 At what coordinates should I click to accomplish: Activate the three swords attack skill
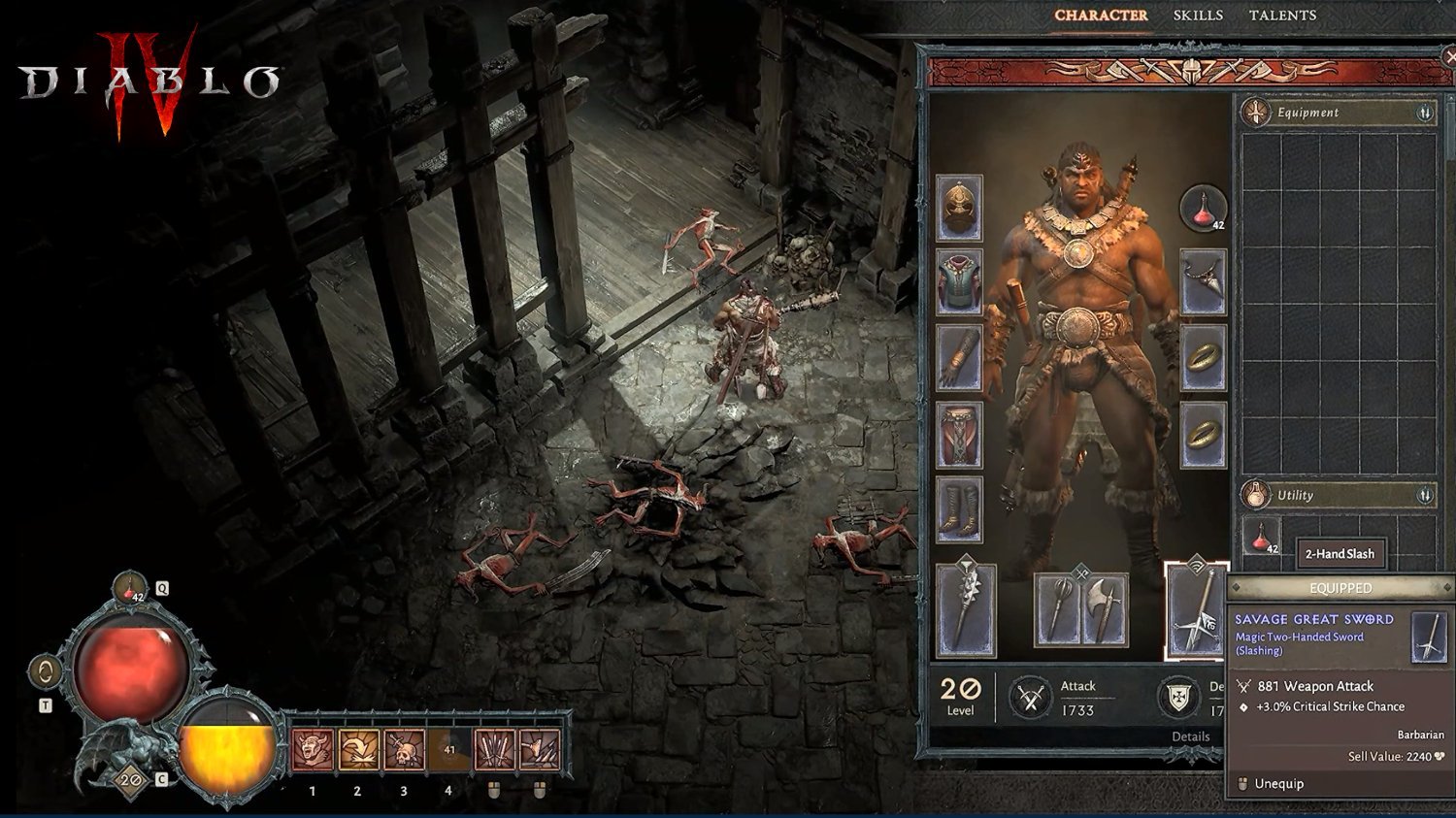[494, 750]
